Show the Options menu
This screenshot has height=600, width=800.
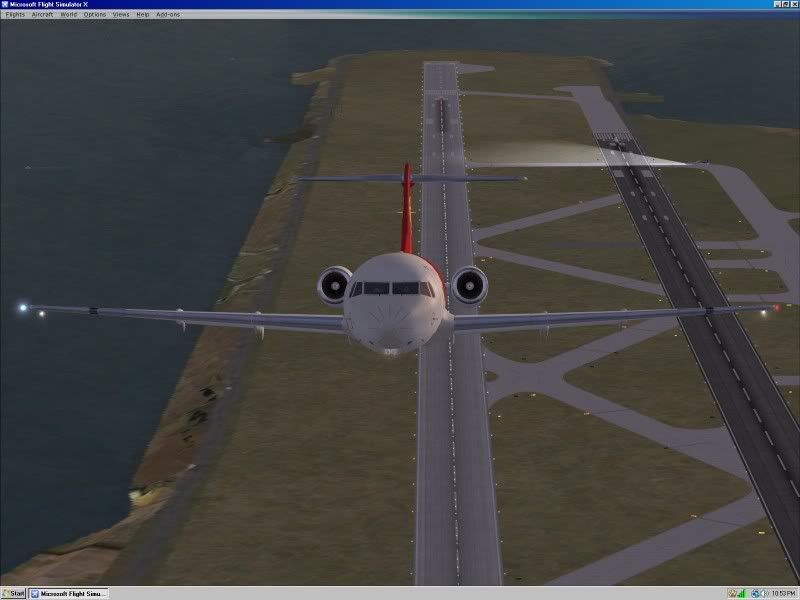click(x=95, y=15)
